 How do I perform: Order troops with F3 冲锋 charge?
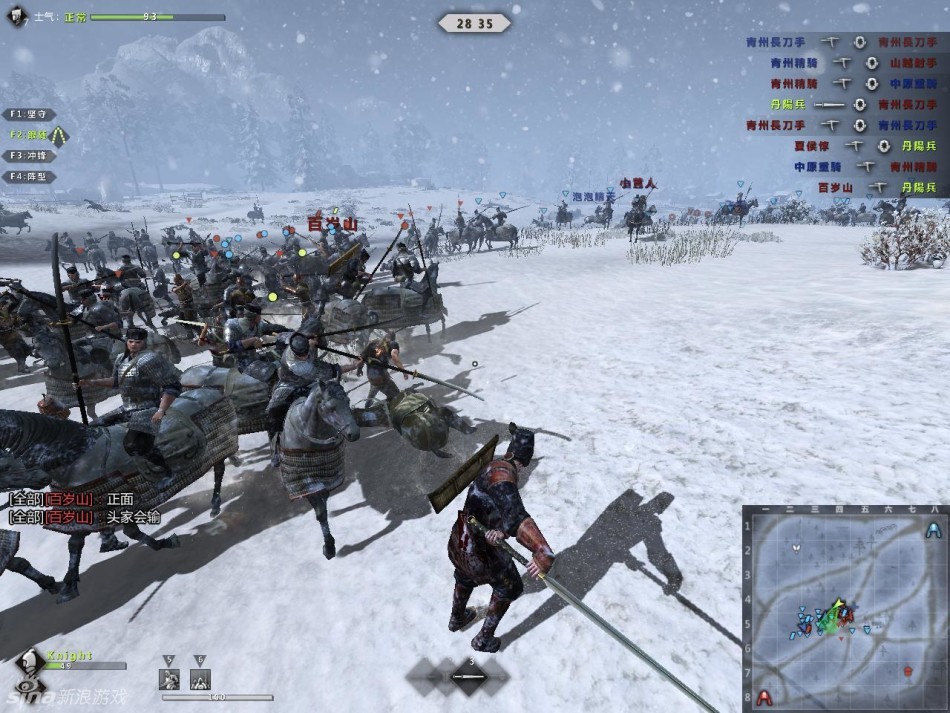(x=28, y=156)
